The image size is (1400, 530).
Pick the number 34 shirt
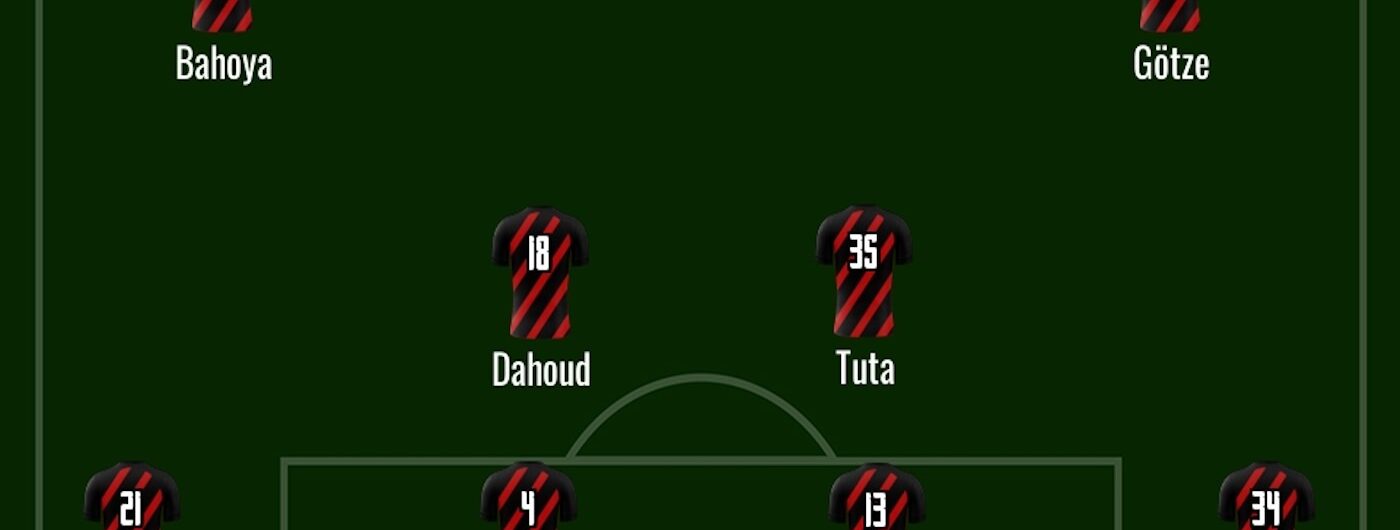click(1265, 497)
